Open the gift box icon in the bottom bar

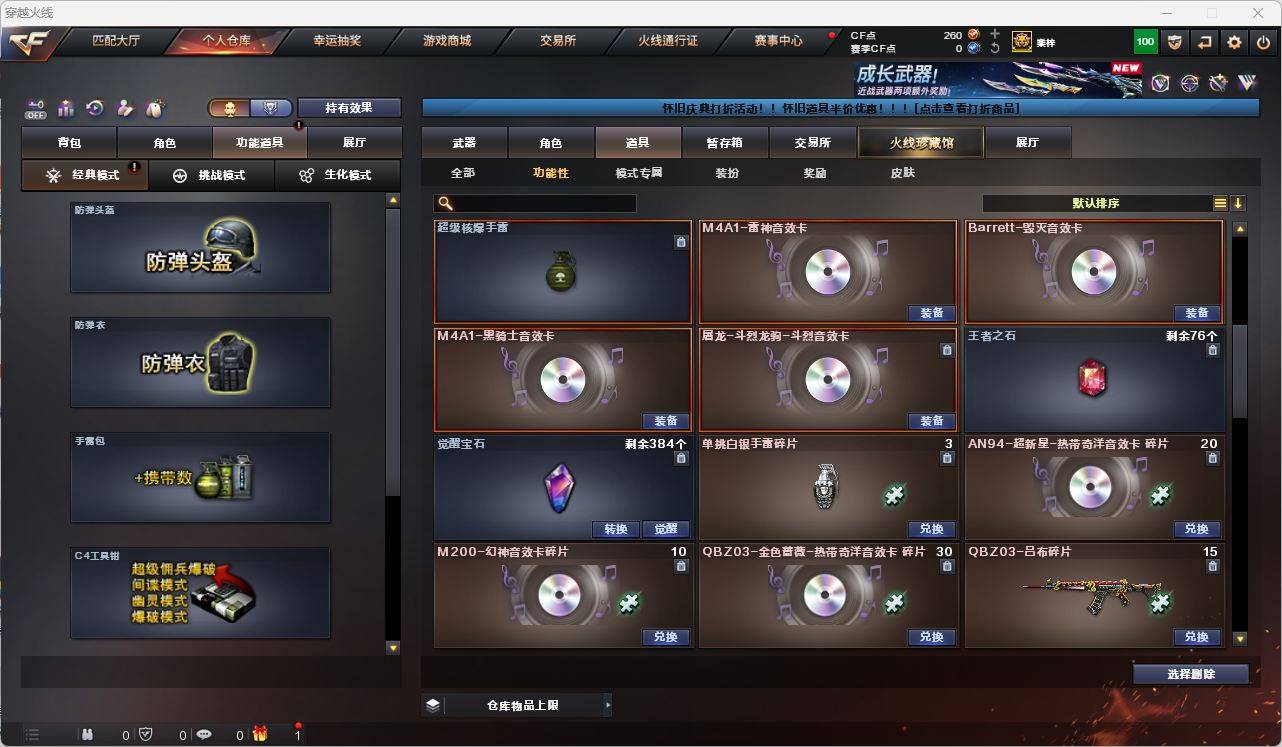[259, 734]
